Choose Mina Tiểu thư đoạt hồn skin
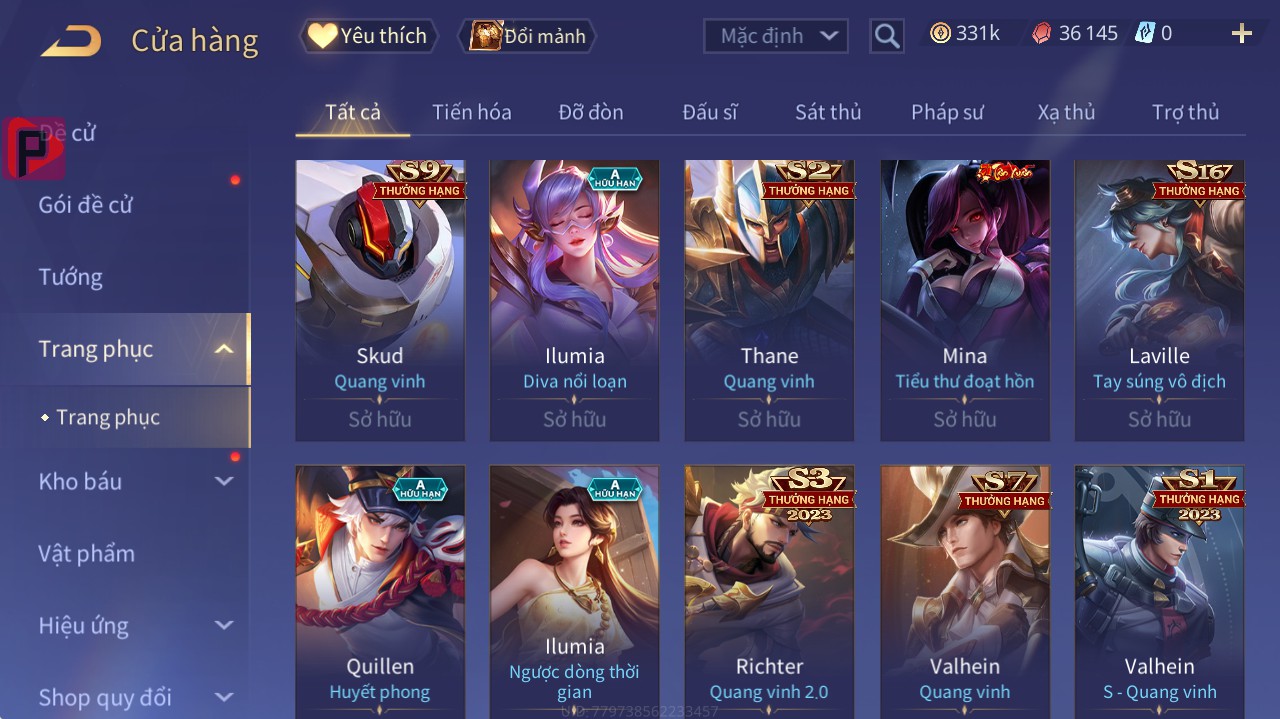This screenshot has height=719, width=1280. [964, 300]
